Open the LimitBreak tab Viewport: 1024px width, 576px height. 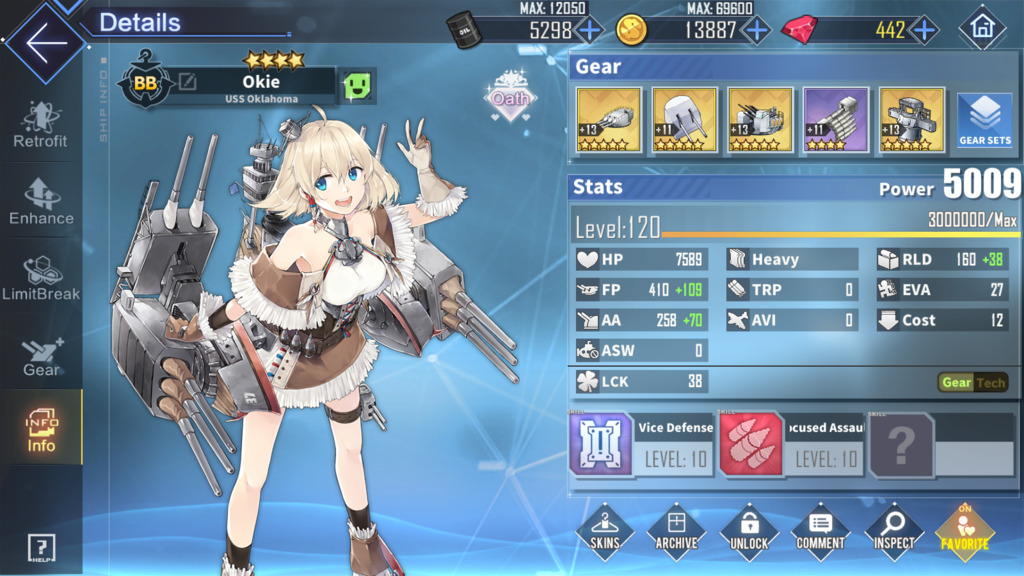(41, 278)
